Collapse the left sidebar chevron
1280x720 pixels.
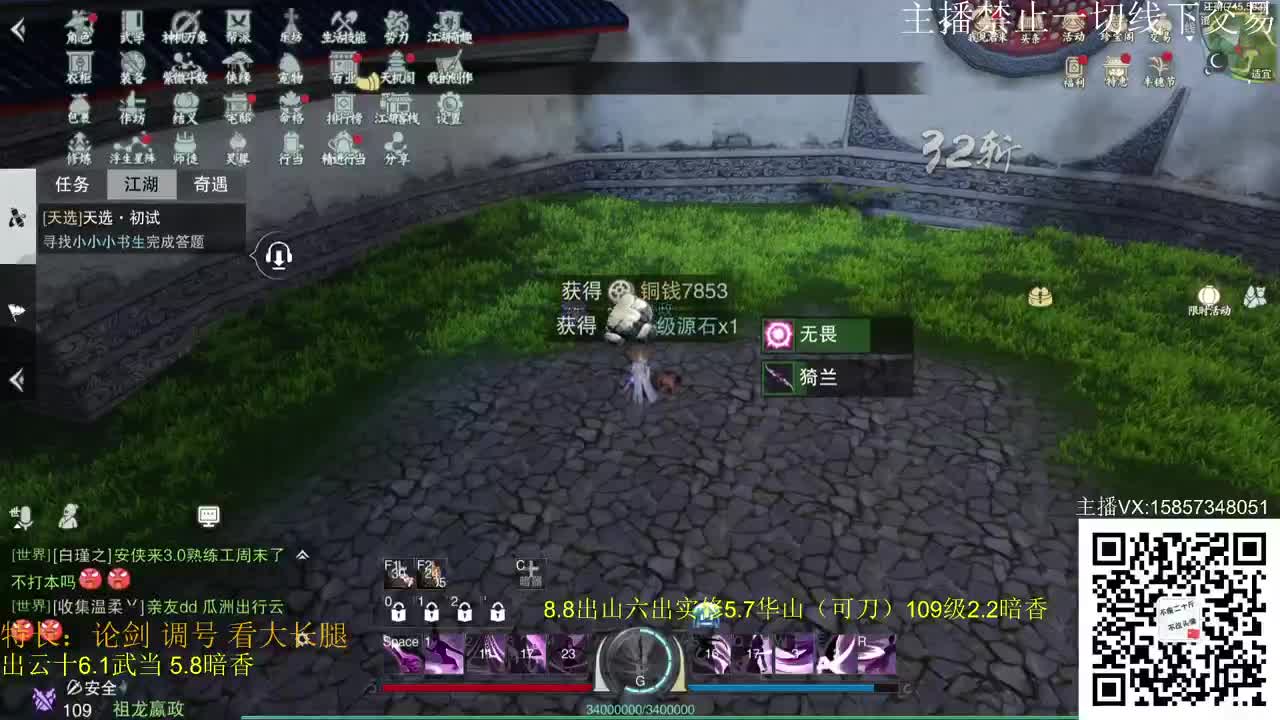click(16, 380)
